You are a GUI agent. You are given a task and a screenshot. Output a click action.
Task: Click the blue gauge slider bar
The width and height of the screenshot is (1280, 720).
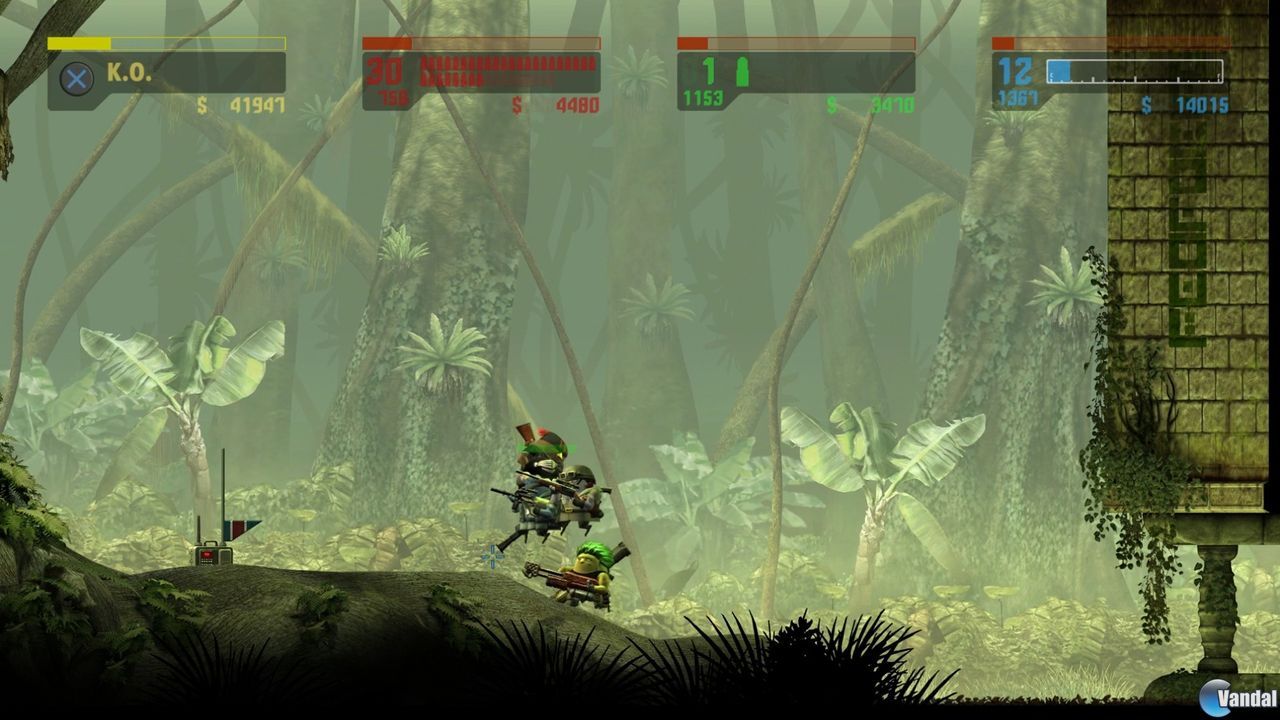(x=1135, y=70)
